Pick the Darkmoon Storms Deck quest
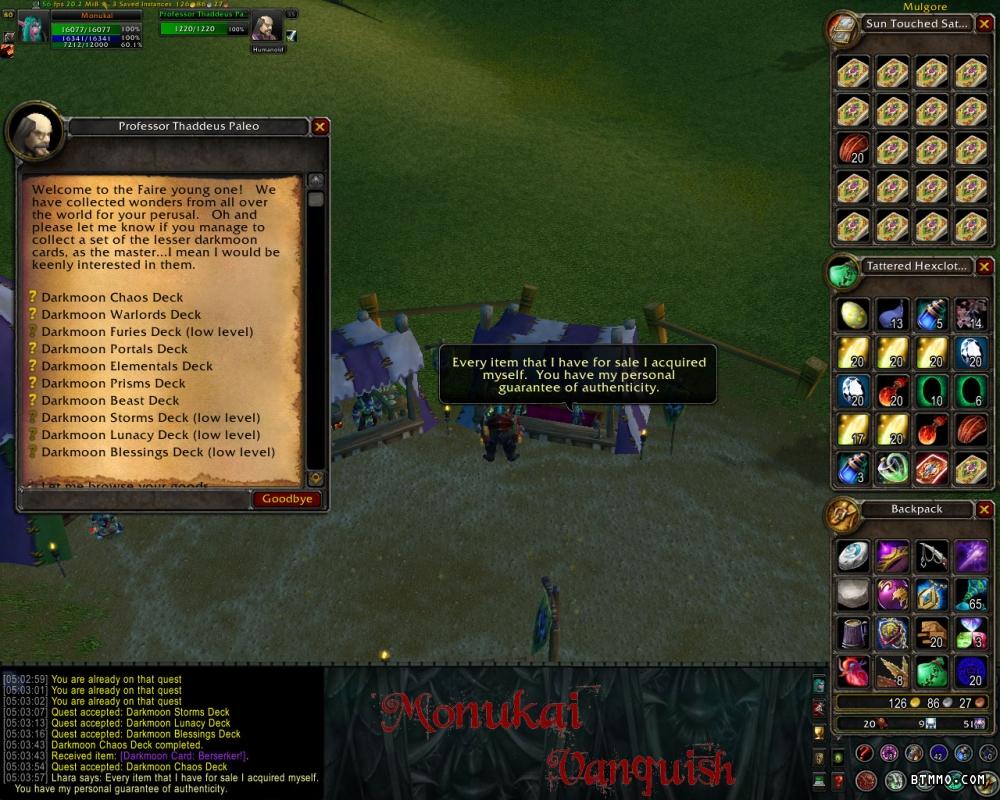Screen dimensions: 1000x800 pyautogui.click(x=150, y=417)
